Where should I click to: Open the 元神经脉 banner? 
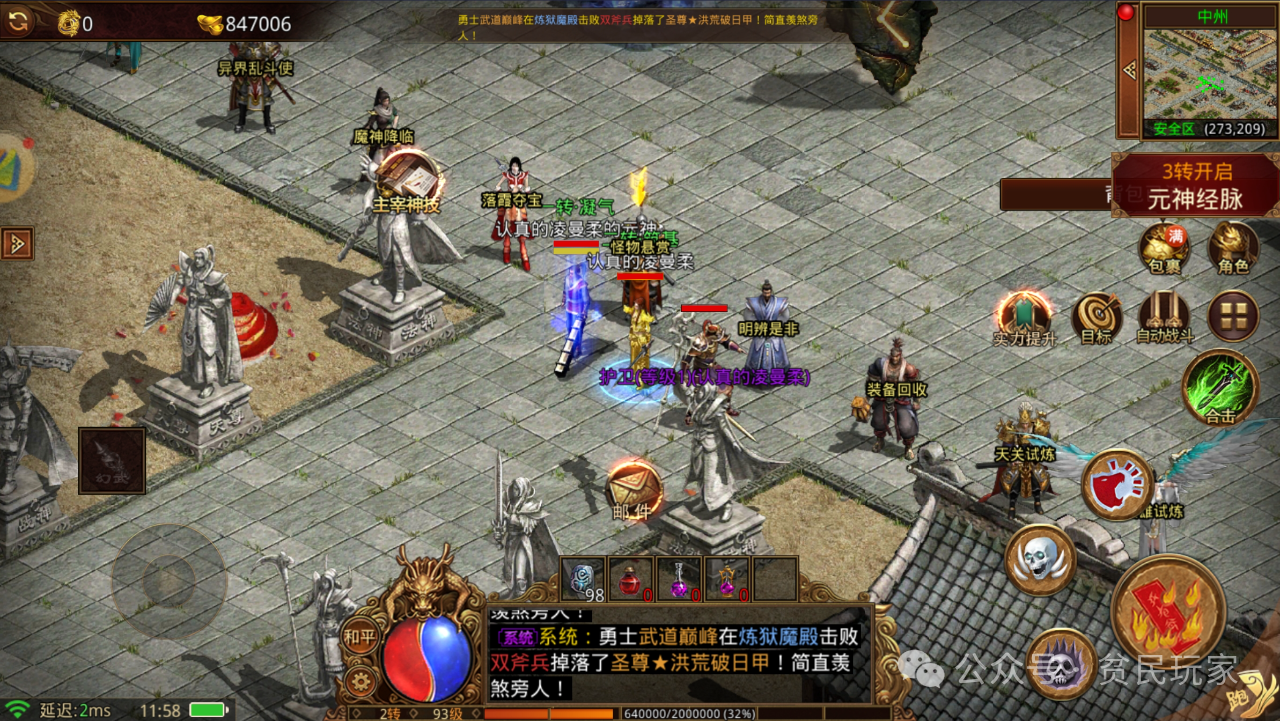point(1195,185)
